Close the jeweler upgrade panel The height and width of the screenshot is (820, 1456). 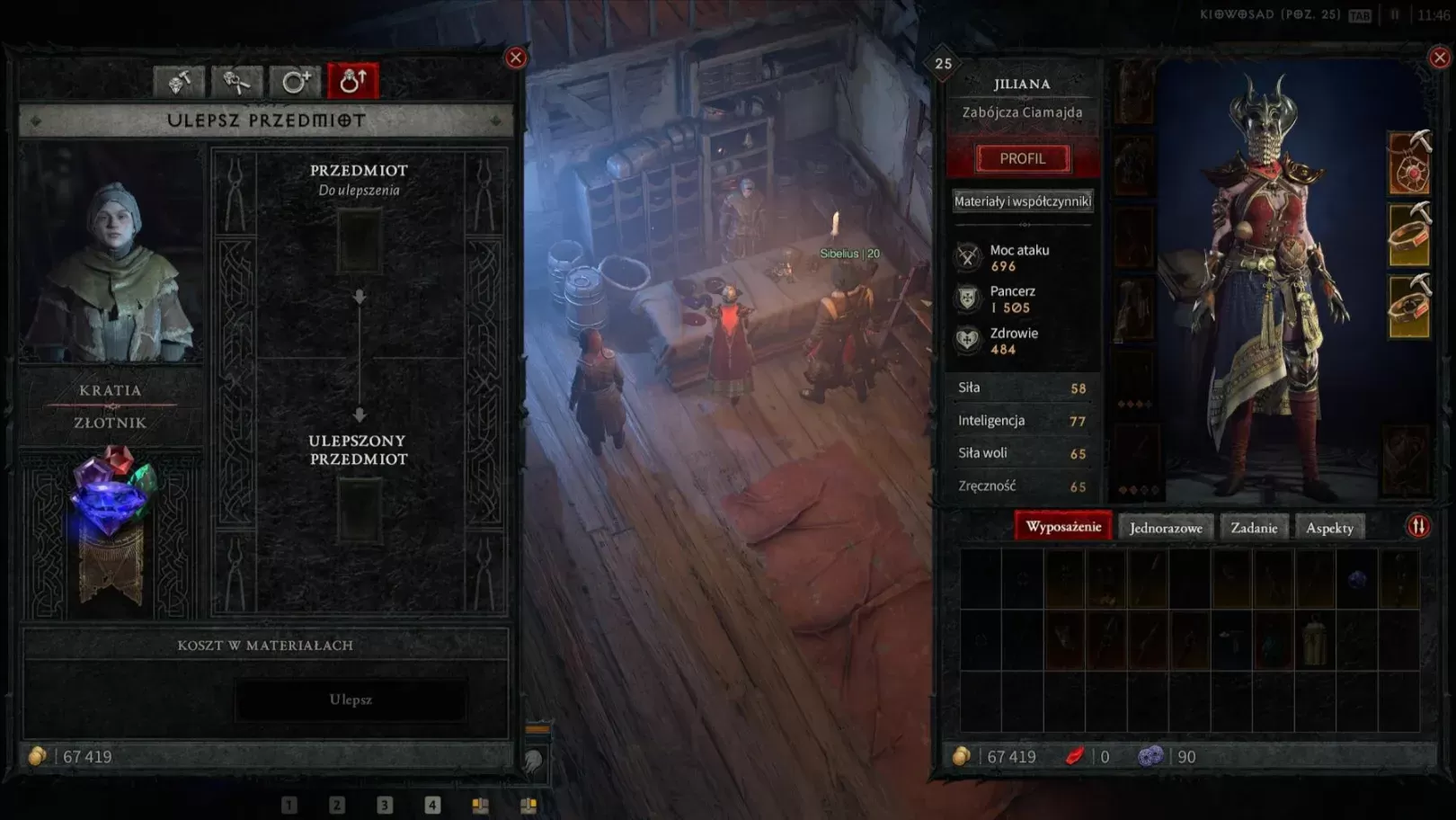516,58
